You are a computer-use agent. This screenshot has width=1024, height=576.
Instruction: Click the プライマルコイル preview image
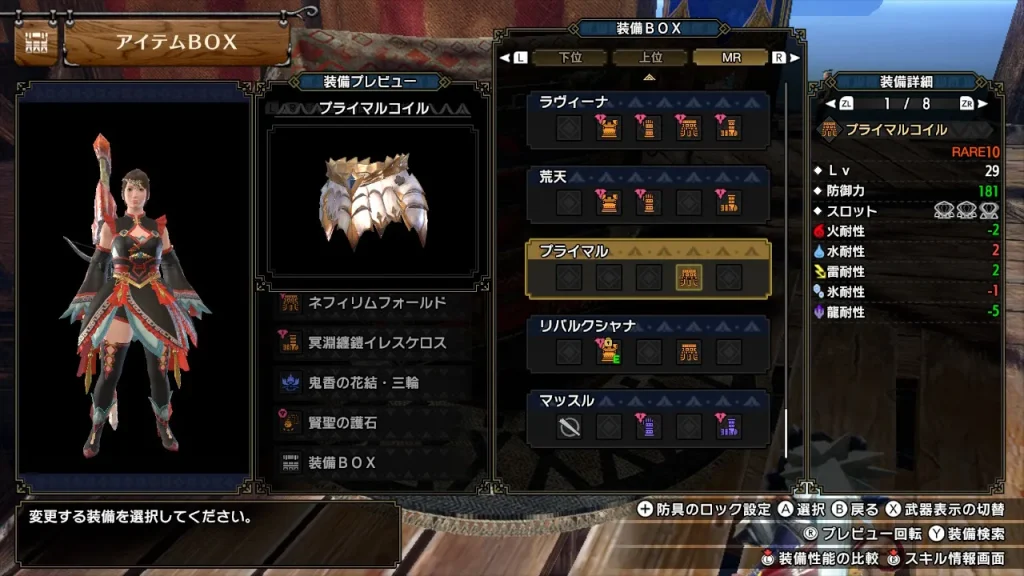(372, 198)
